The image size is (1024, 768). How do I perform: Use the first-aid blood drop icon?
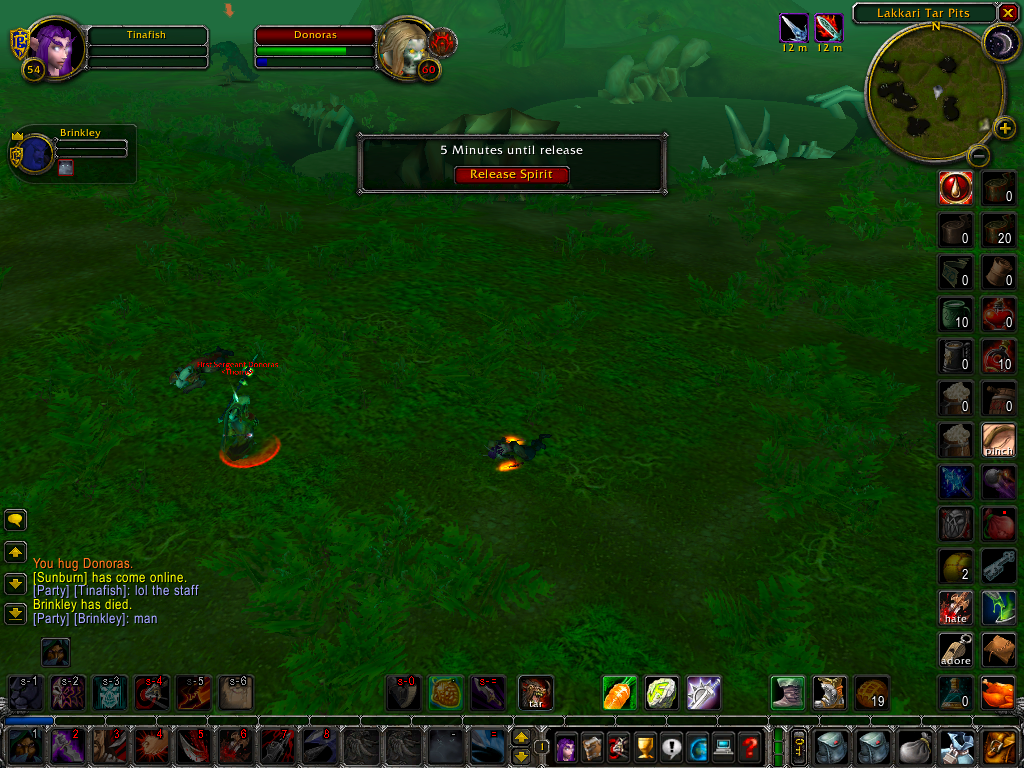tap(955, 188)
